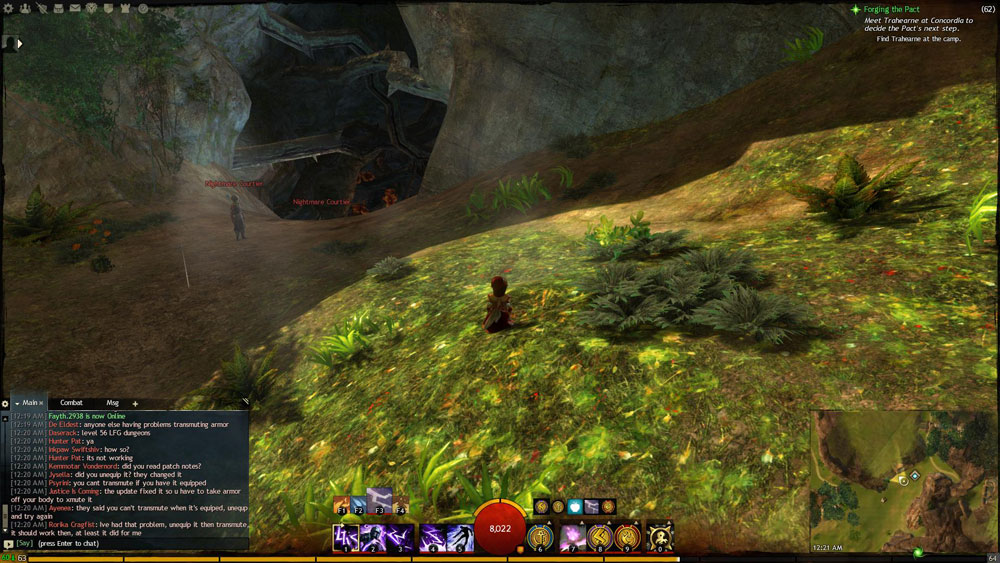
Task: Activate weapon skill 1 lightning attack
Action: click(x=345, y=538)
